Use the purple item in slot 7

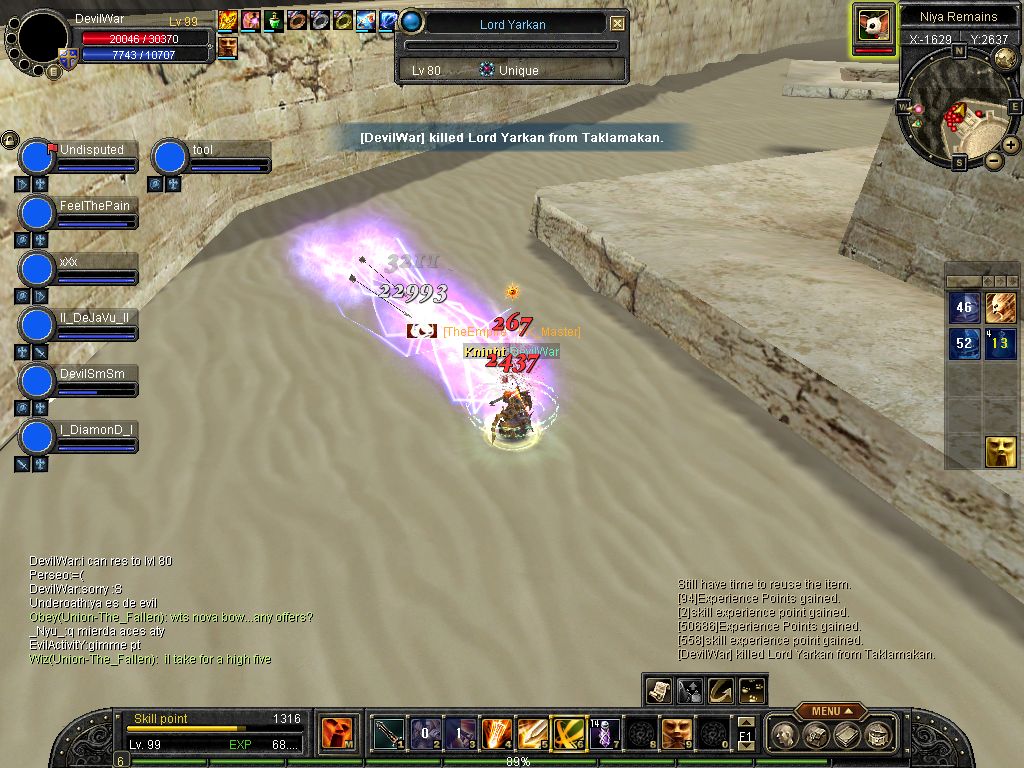(x=603, y=734)
